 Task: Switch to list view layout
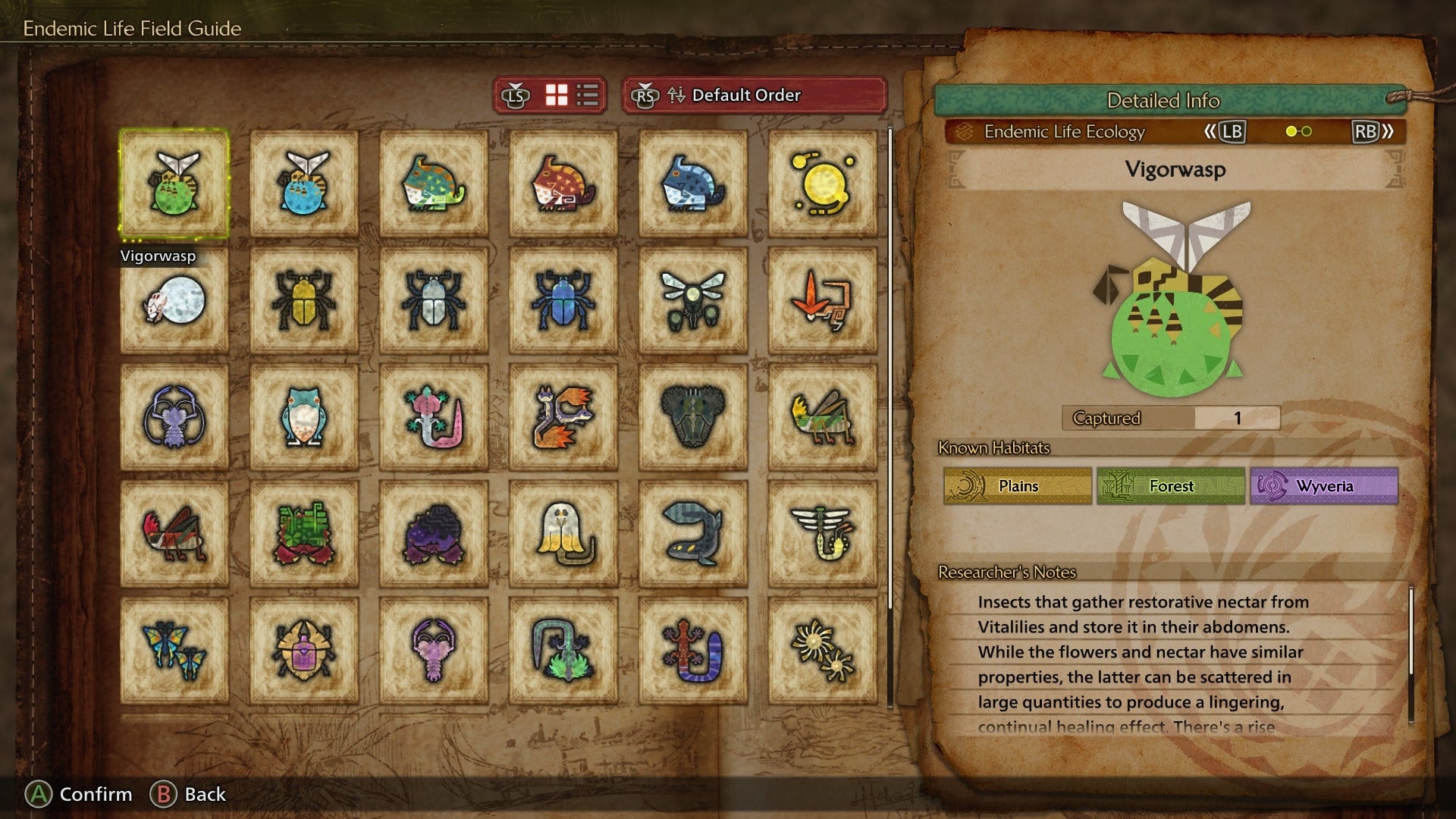coord(588,96)
